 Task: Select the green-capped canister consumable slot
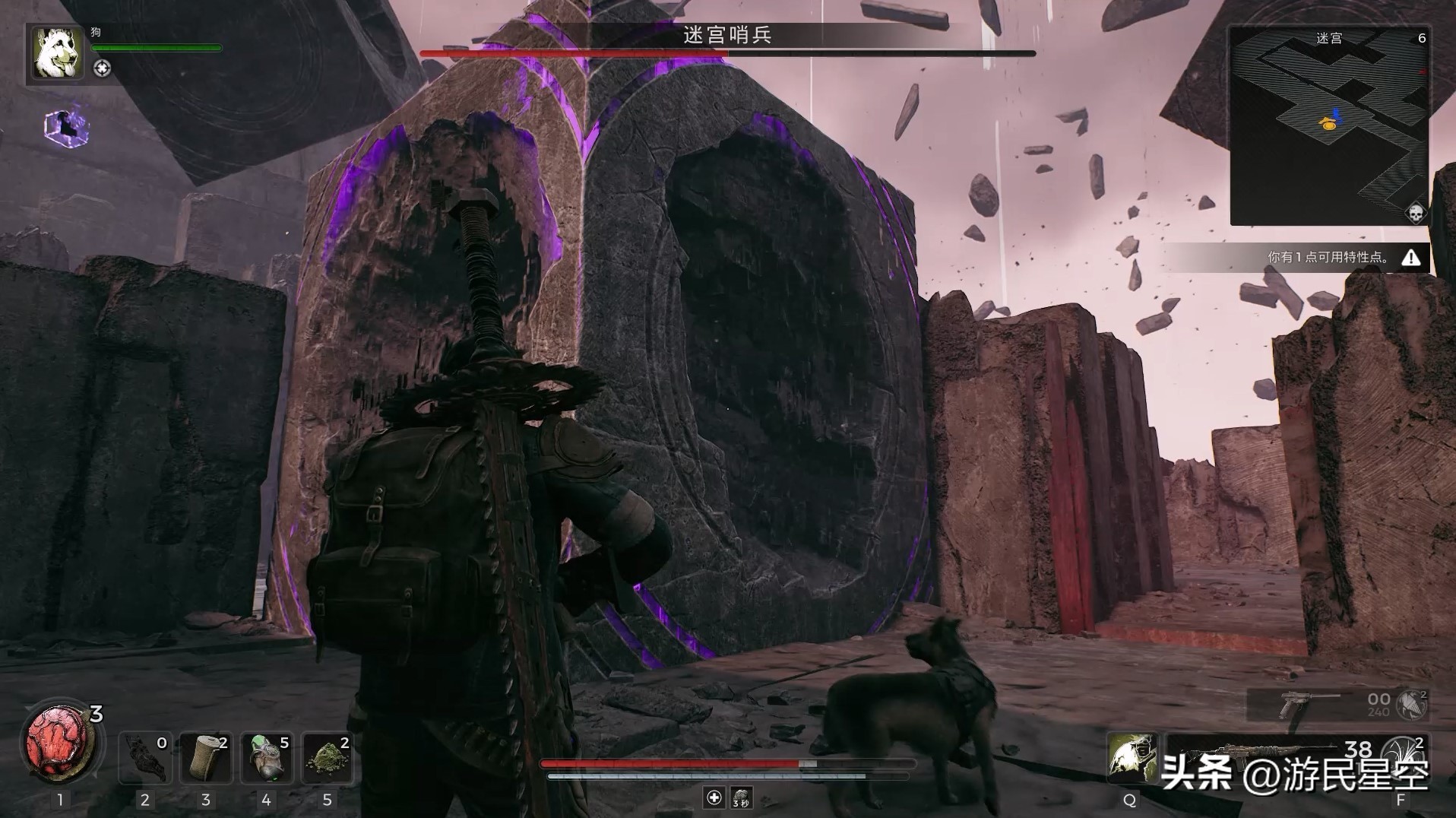[266, 757]
